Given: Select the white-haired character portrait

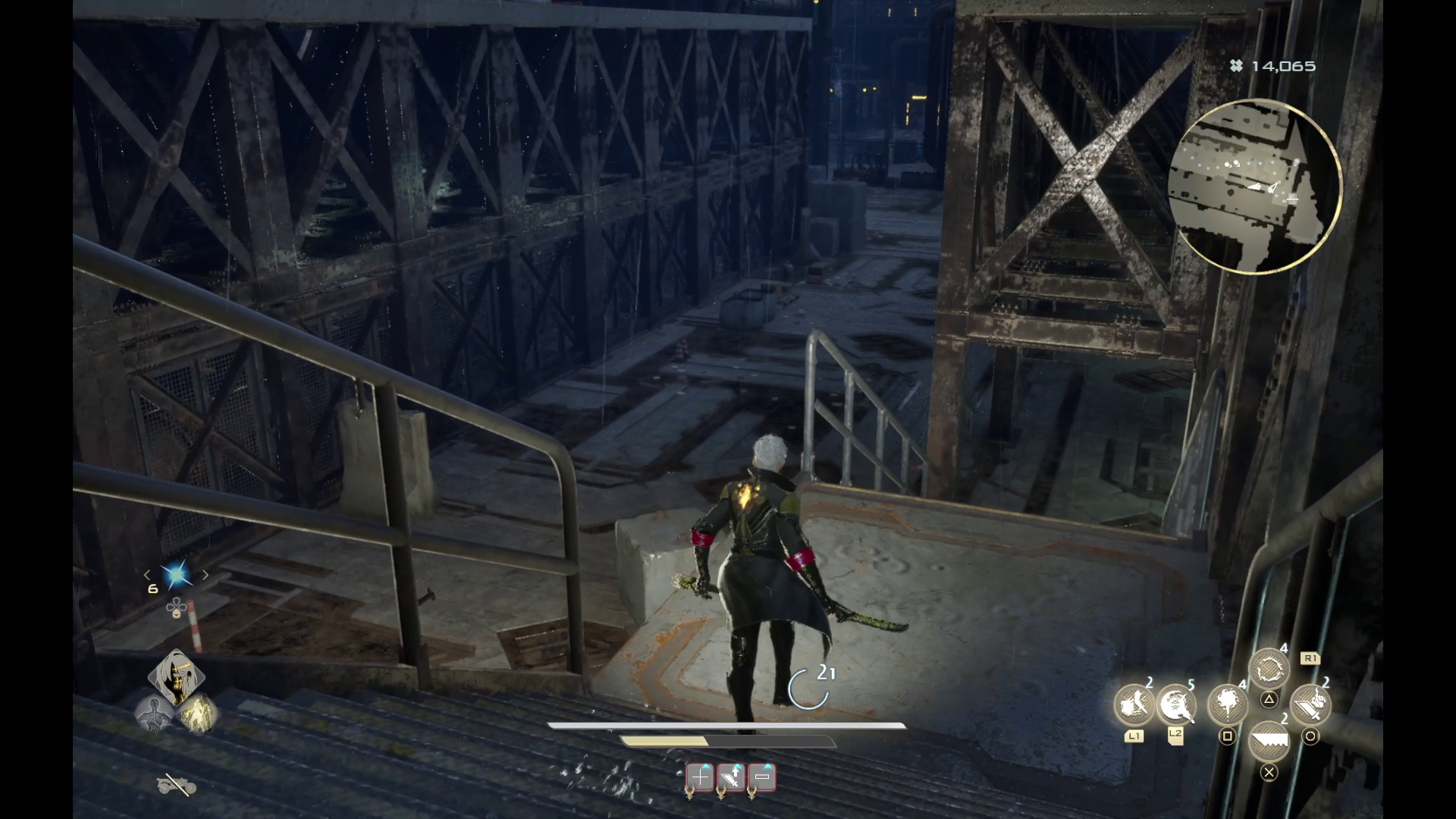Looking at the screenshot, I should pyautogui.click(x=176, y=676).
